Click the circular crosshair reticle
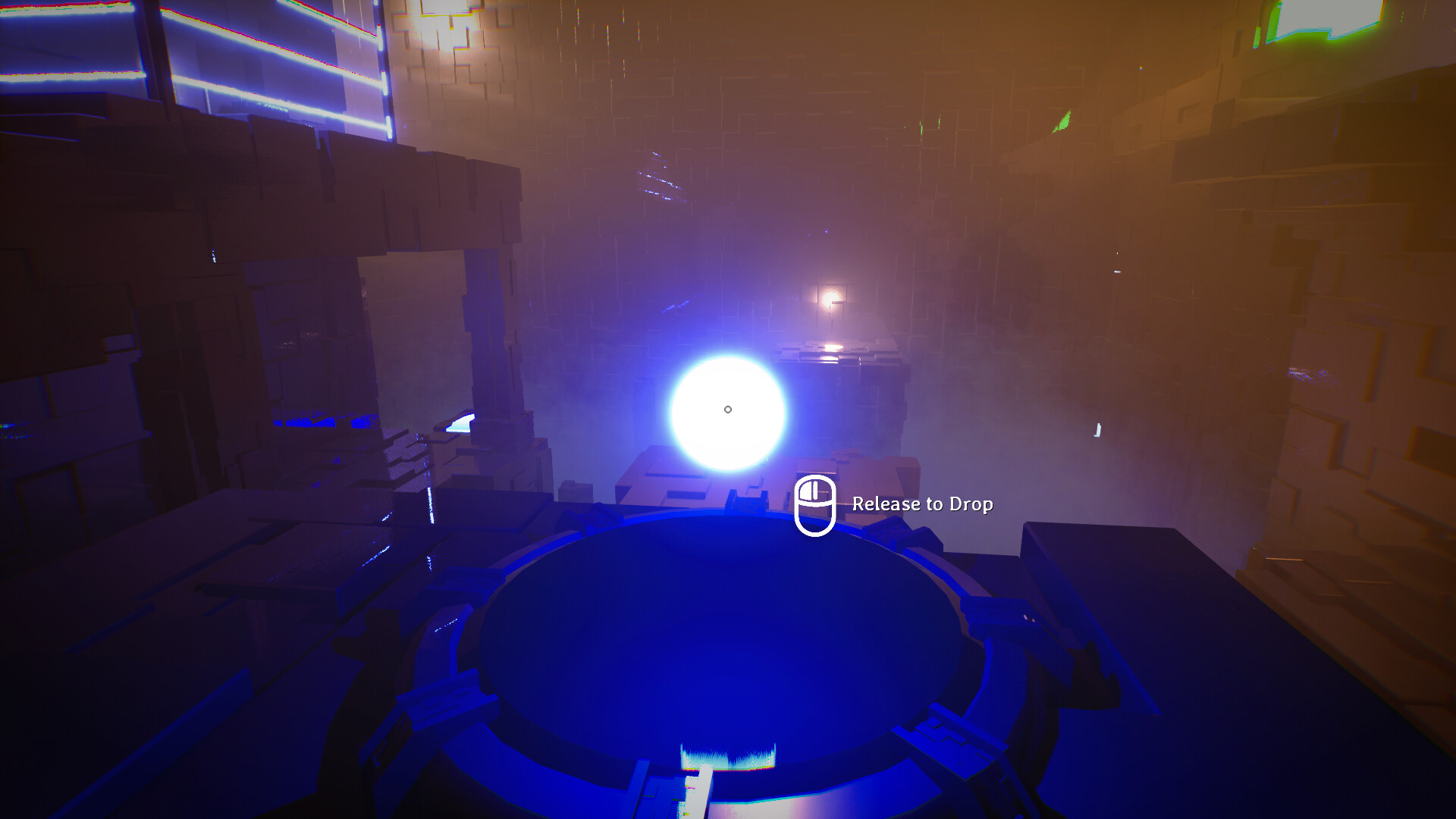 pyautogui.click(x=729, y=409)
